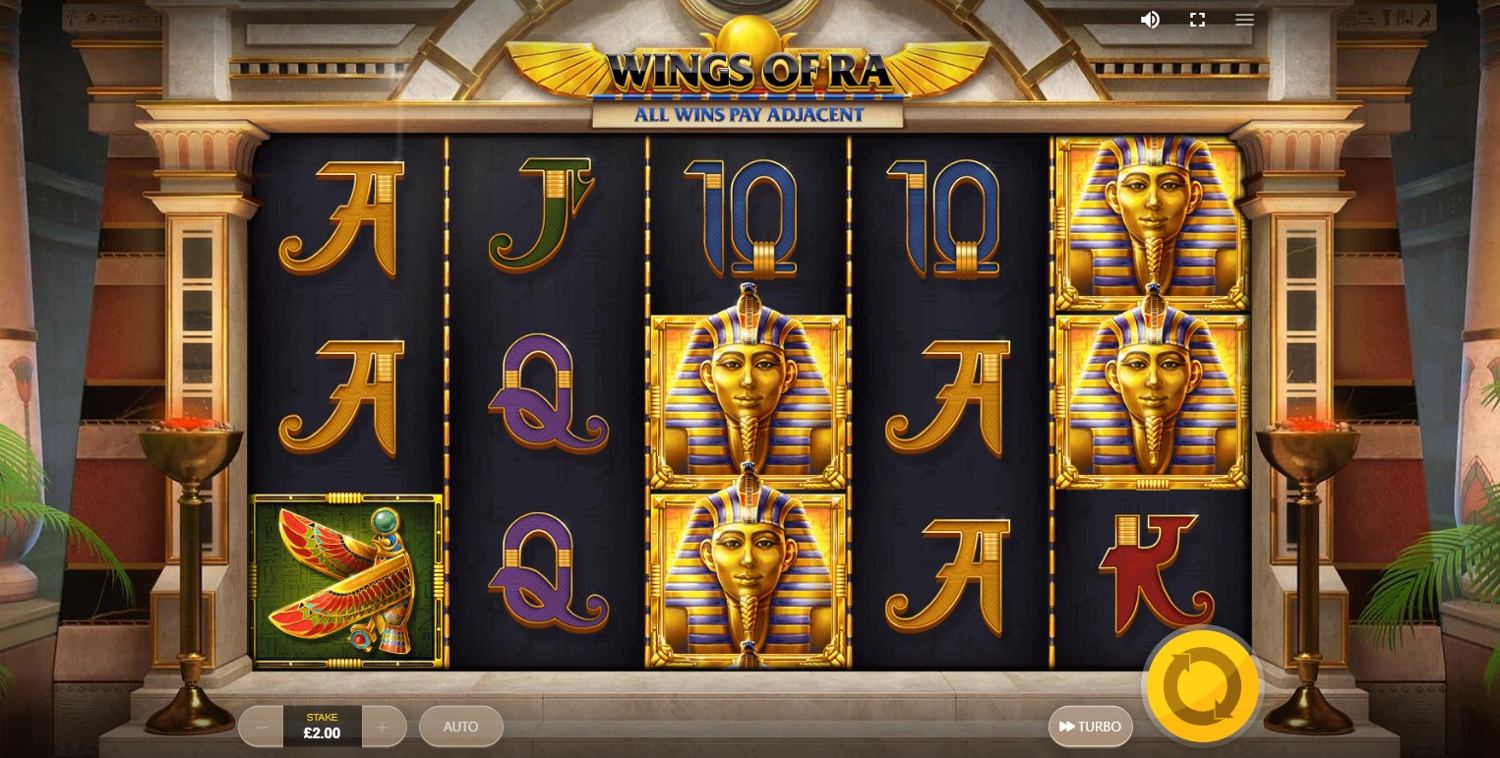Toggle fullscreen mode

click(x=1197, y=19)
